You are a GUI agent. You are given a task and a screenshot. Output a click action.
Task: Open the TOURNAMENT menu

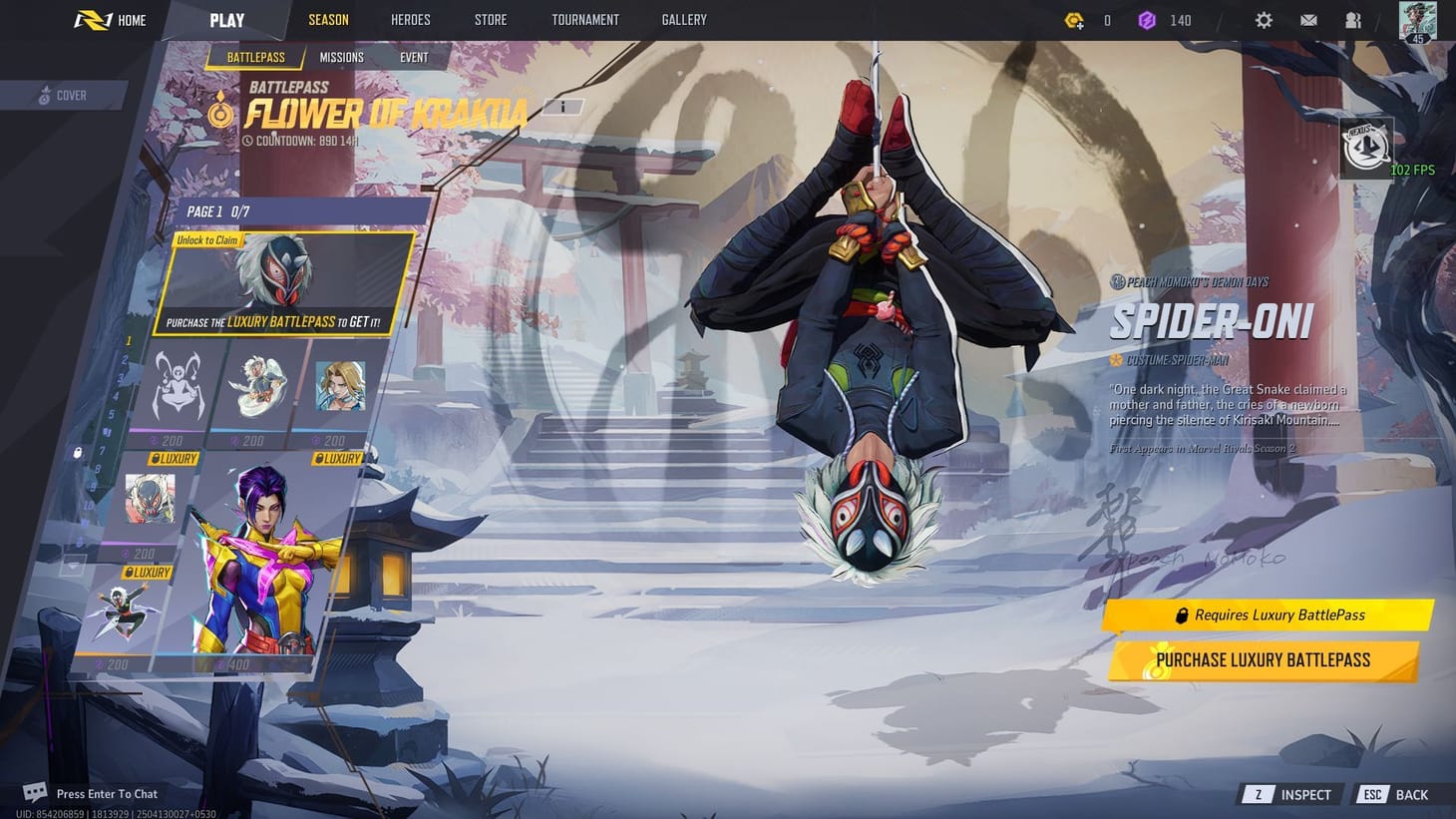pyautogui.click(x=585, y=19)
